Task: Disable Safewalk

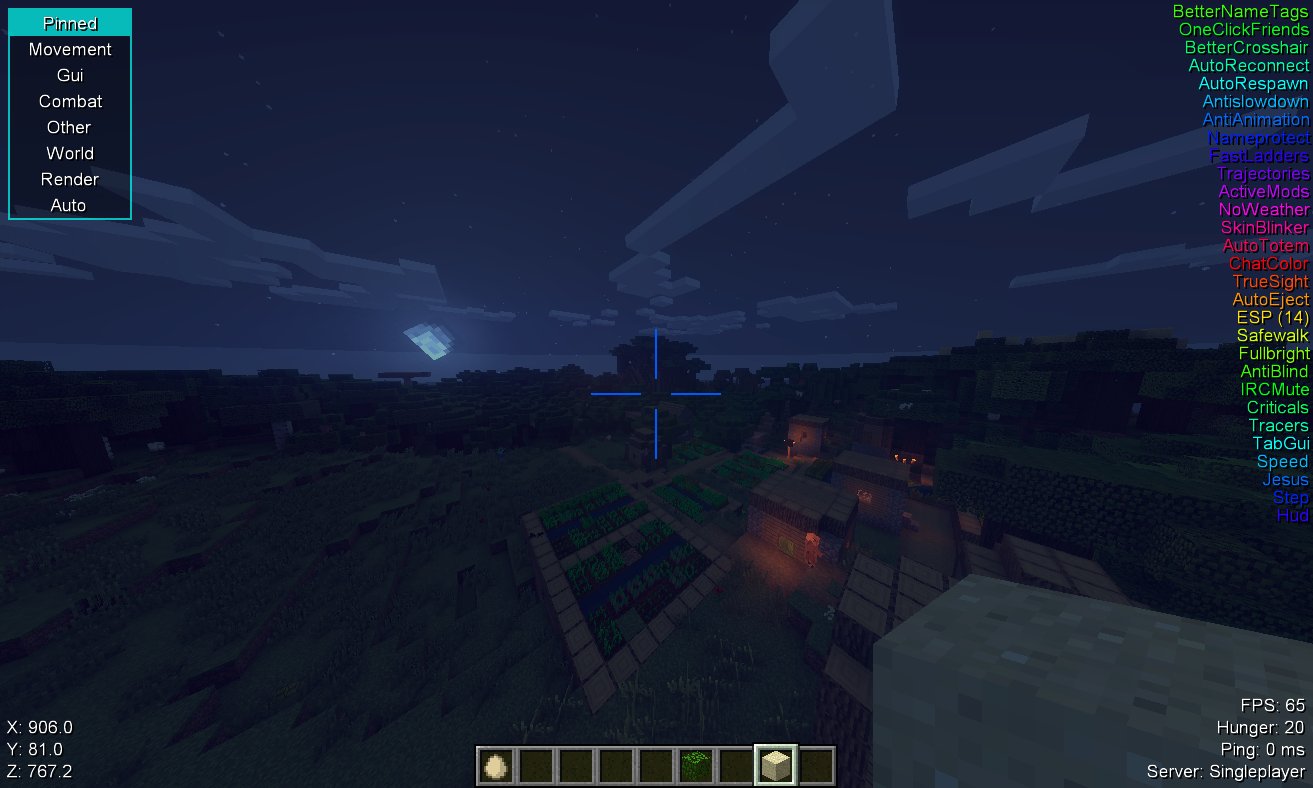Action: tap(1272, 335)
